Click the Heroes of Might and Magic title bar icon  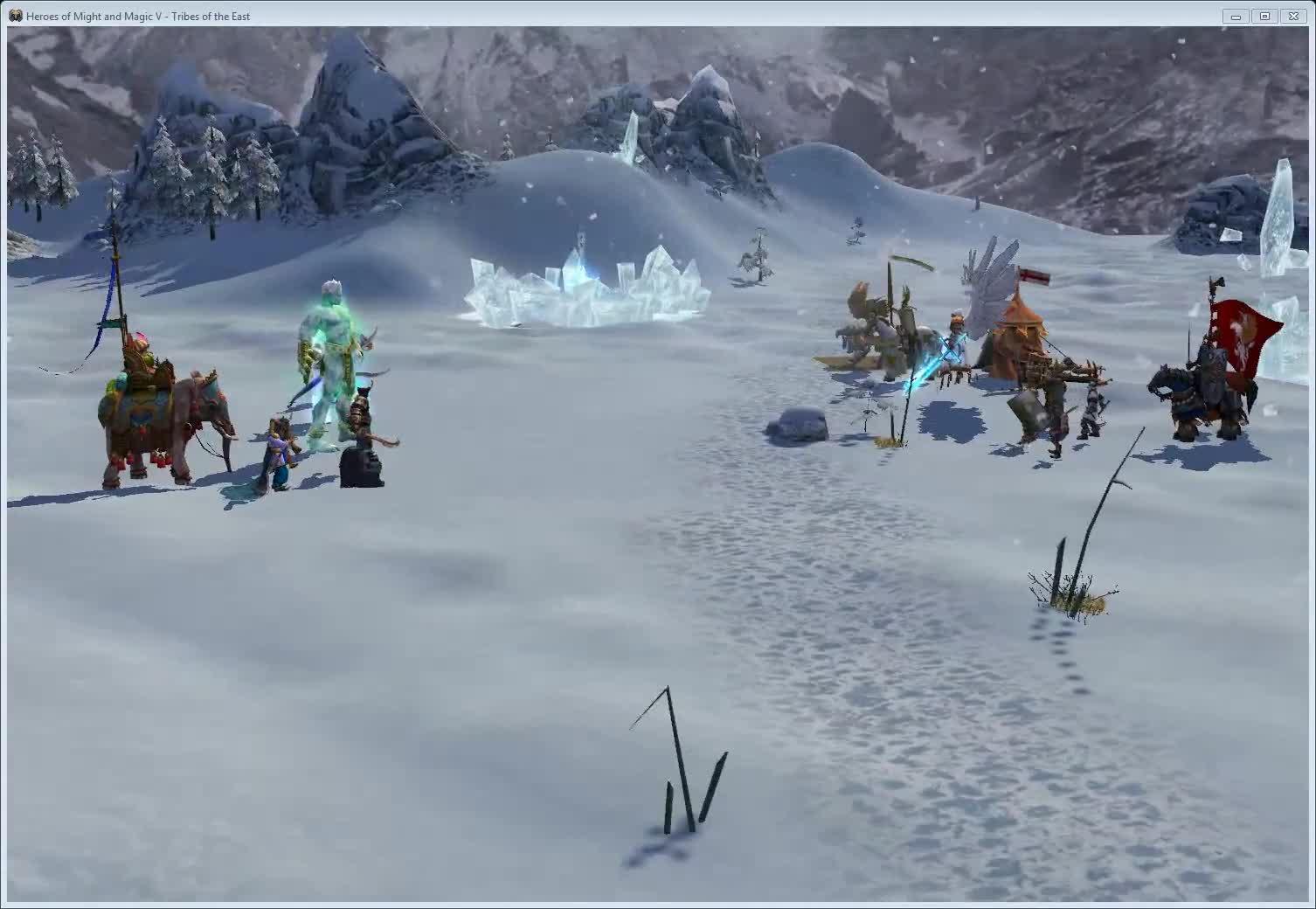click(16, 15)
